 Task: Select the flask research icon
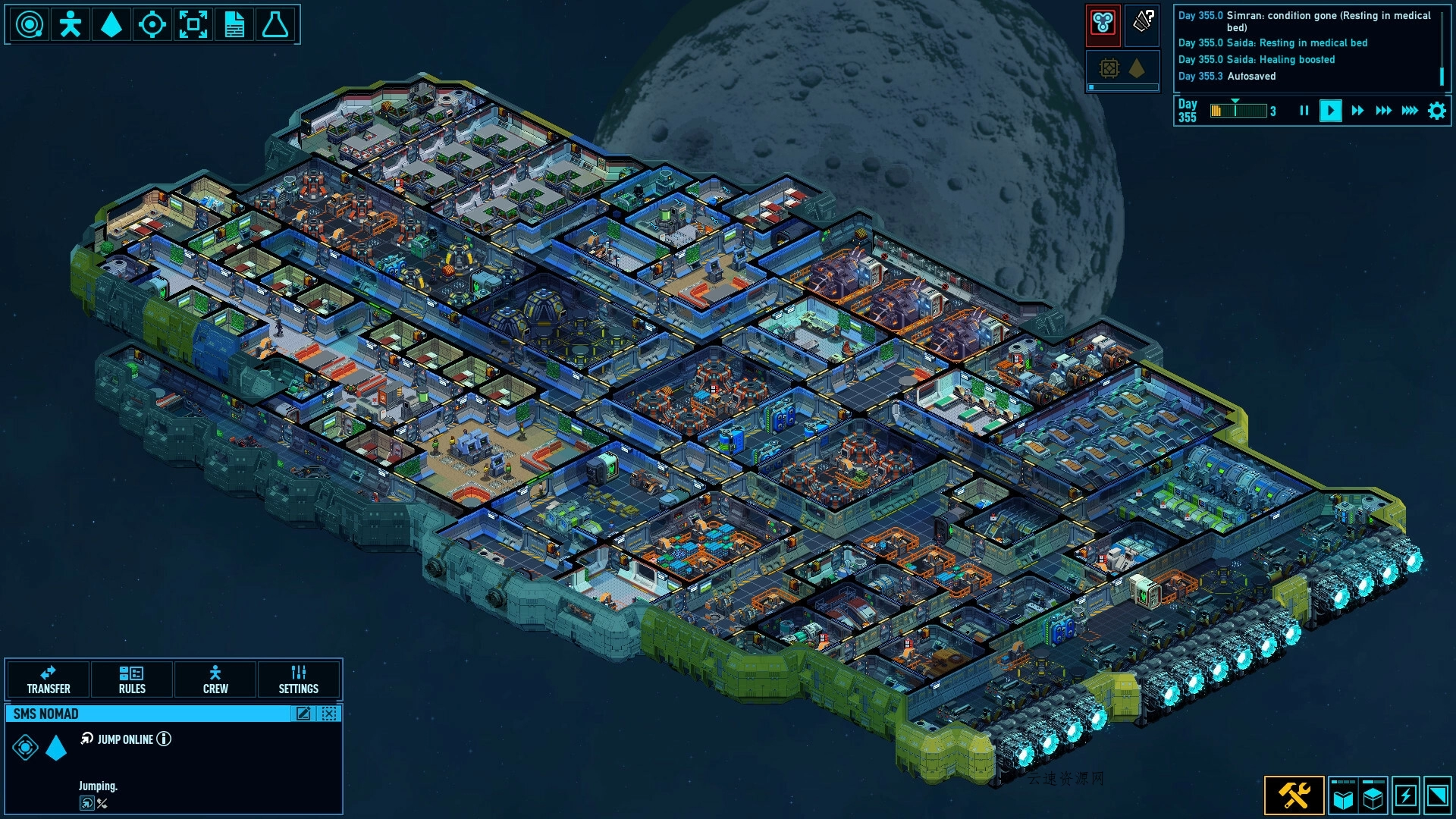pyautogui.click(x=275, y=25)
